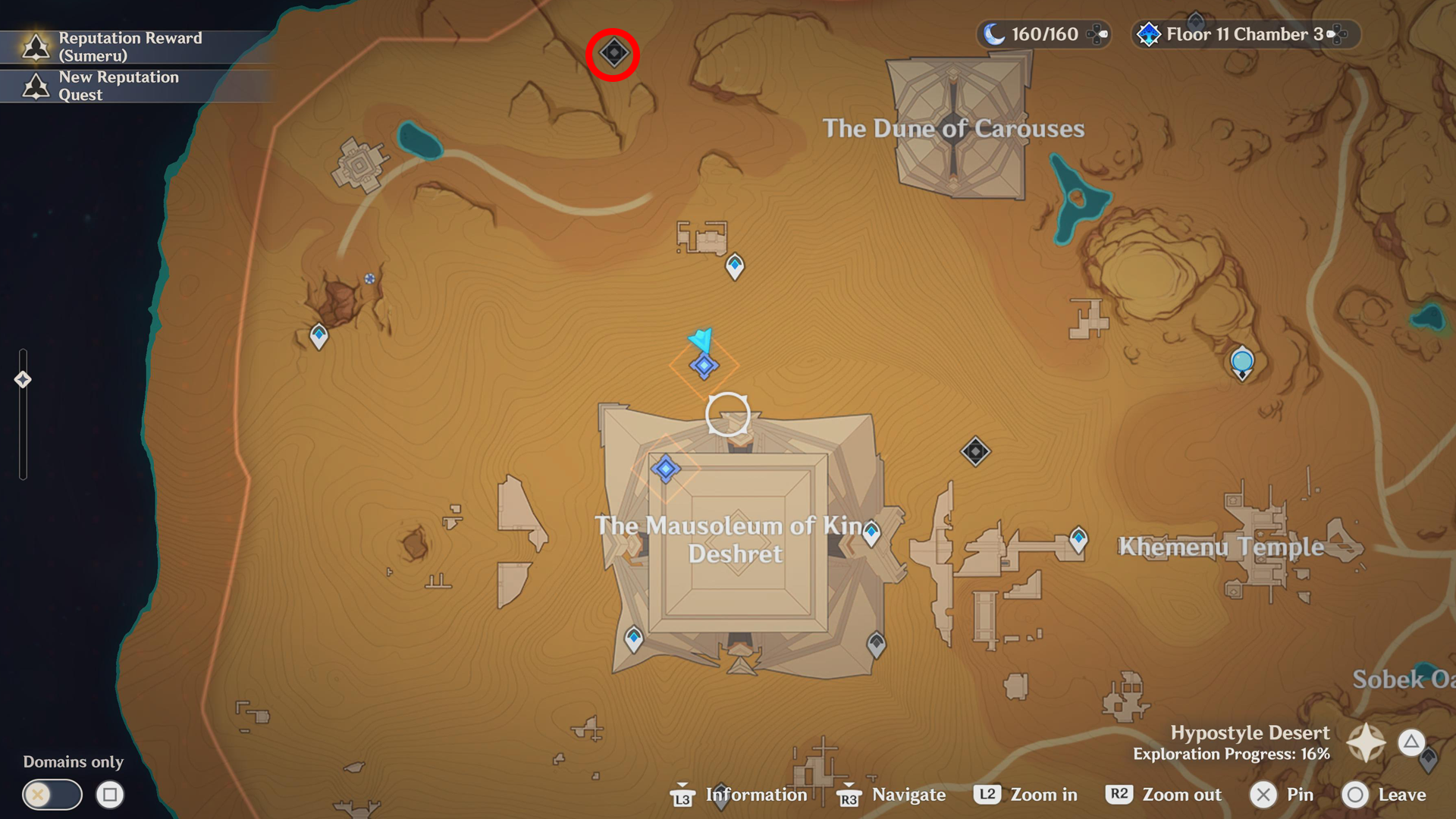1456x819 pixels.
Task: Click the moon resin icon showing 160/160
Action: tap(996, 34)
